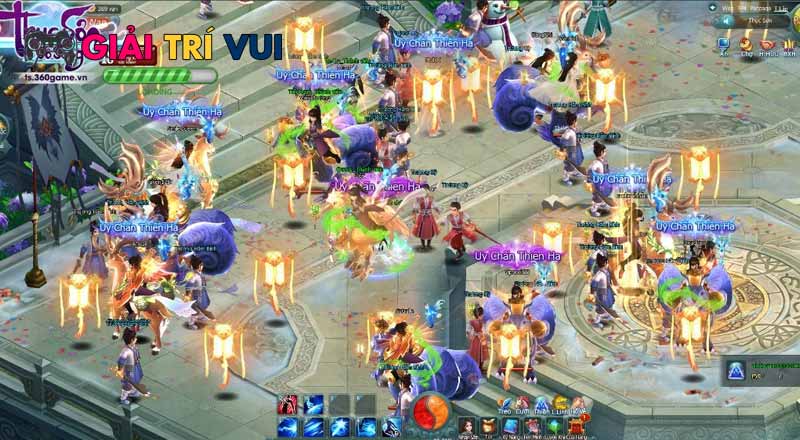Open the character portrait menu icon
This screenshot has height=440, width=800.
(467, 425)
